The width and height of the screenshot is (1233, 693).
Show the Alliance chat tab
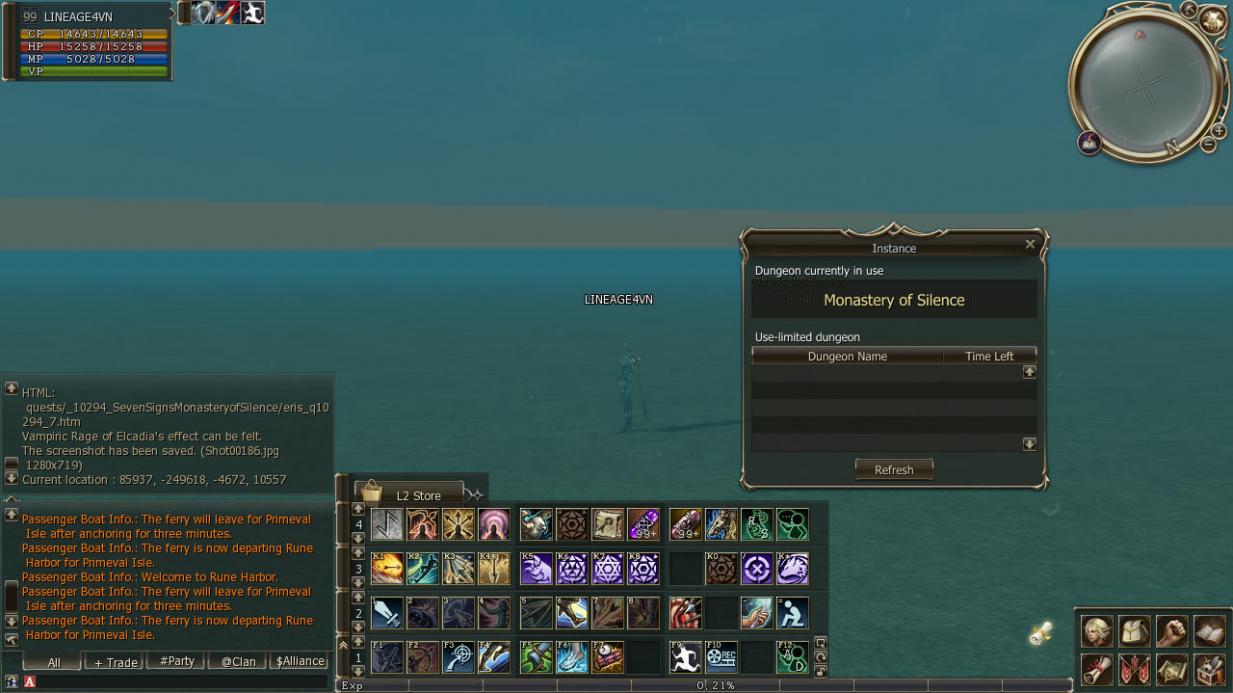point(300,661)
